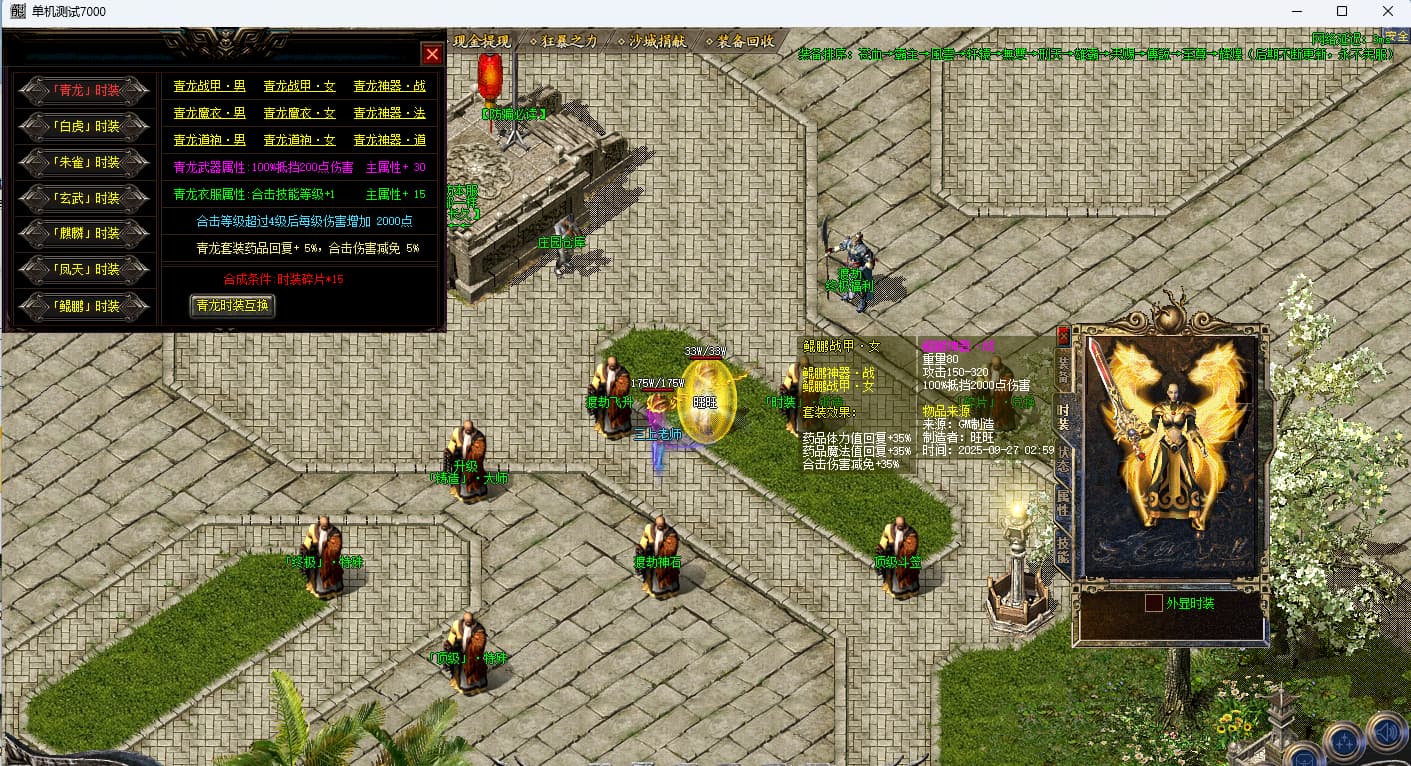Viewport: 1411px width, 766px height.
Task: Close the fashion crafting panel
Action: point(432,54)
